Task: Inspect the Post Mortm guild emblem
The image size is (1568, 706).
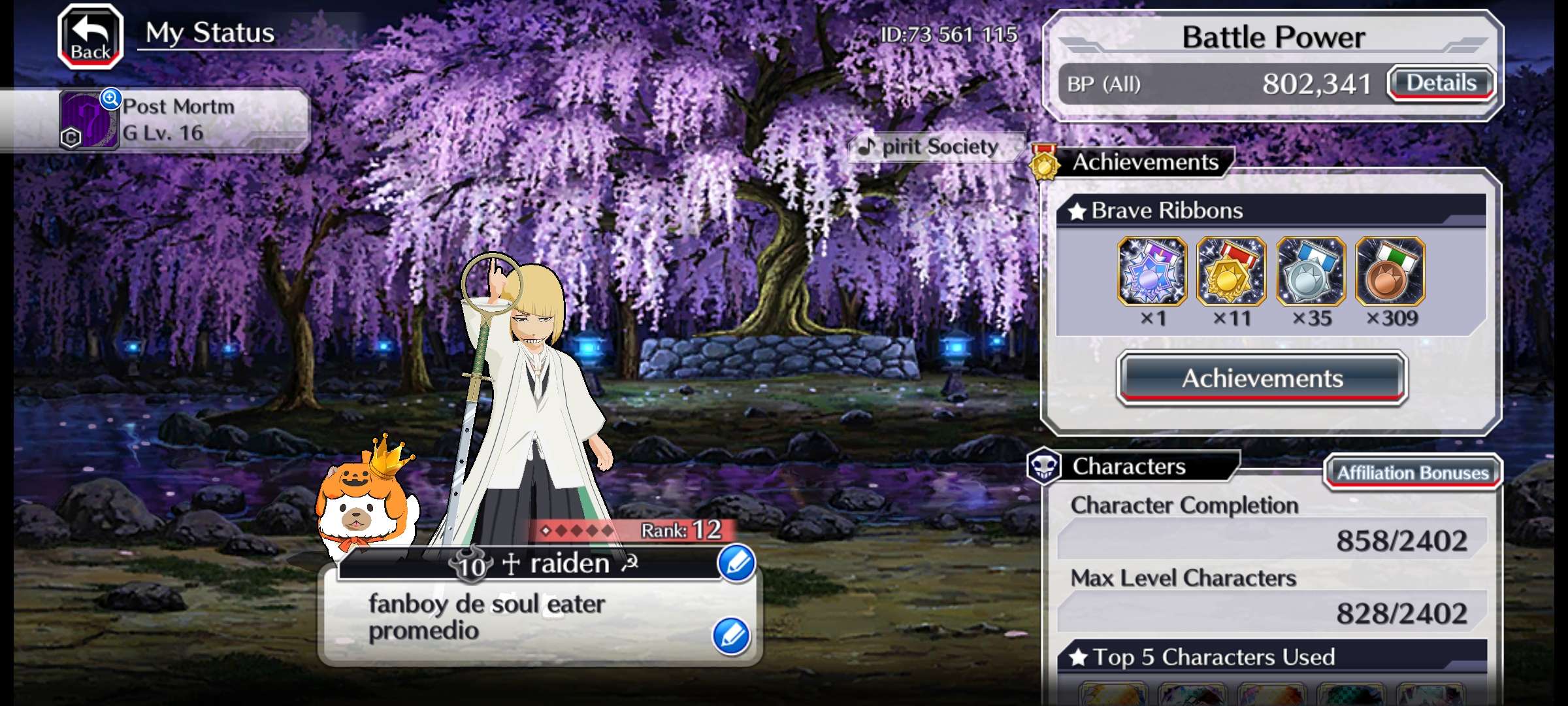Action: pyautogui.click(x=90, y=121)
